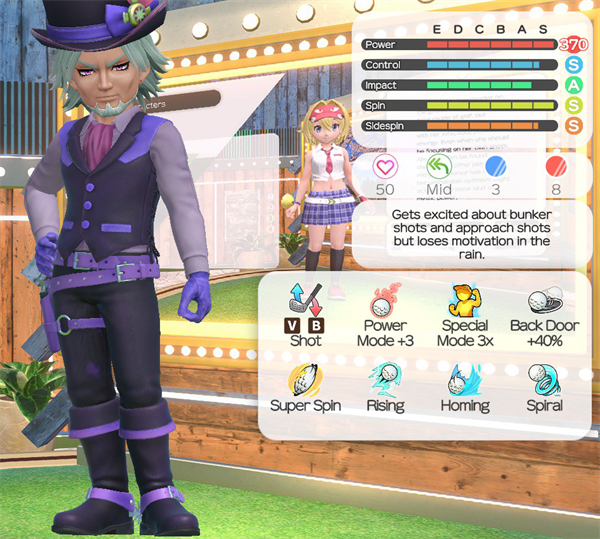This screenshot has height=539, width=600.
Task: Choose the Special Mode 3x ability
Action: [x=463, y=301]
